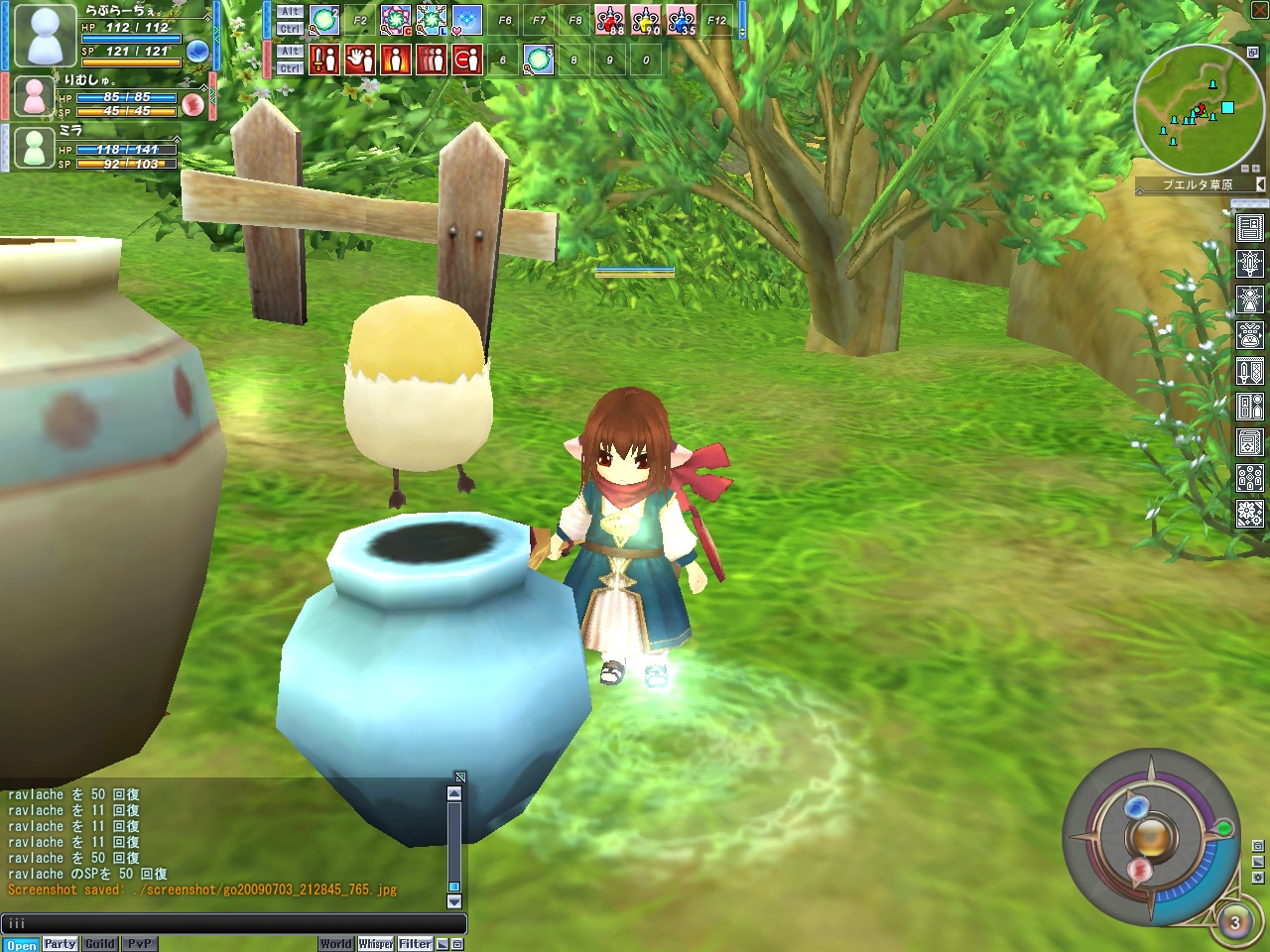Image resolution: width=1270 pixels, height=952 pixels.
Task: Open the document menu icon on sidebar
Action: click(x=1249, y=229)
